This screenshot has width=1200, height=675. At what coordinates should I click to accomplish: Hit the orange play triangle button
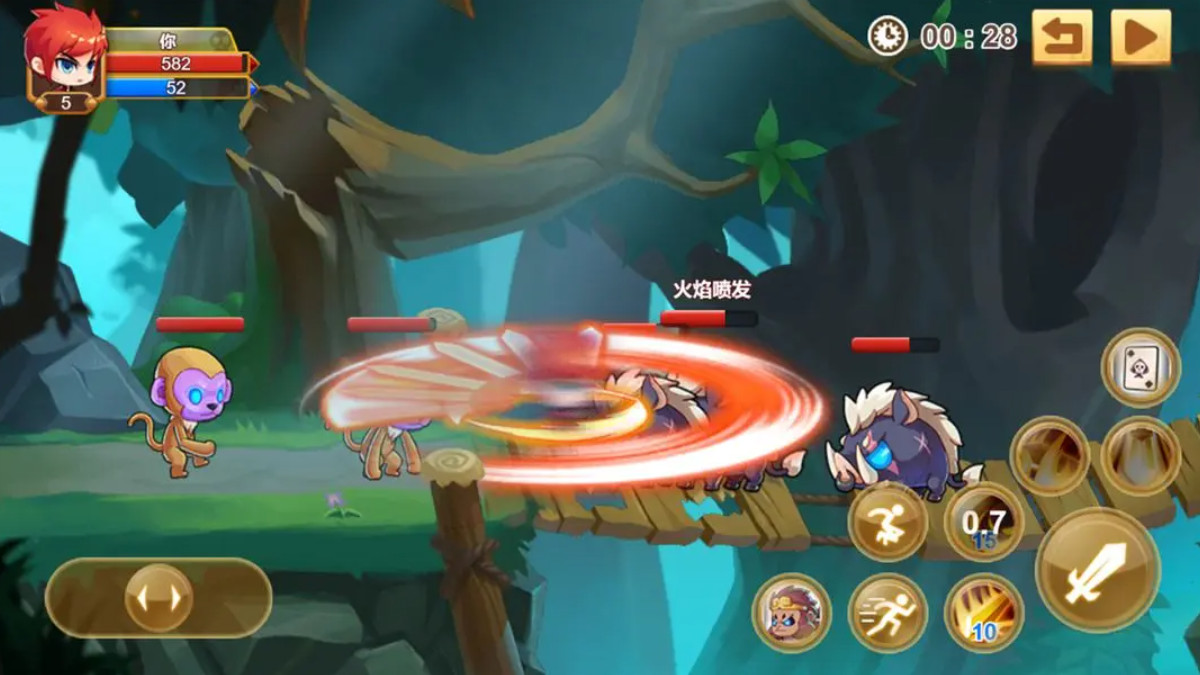pyautogui.click(x=1140, y=38)
